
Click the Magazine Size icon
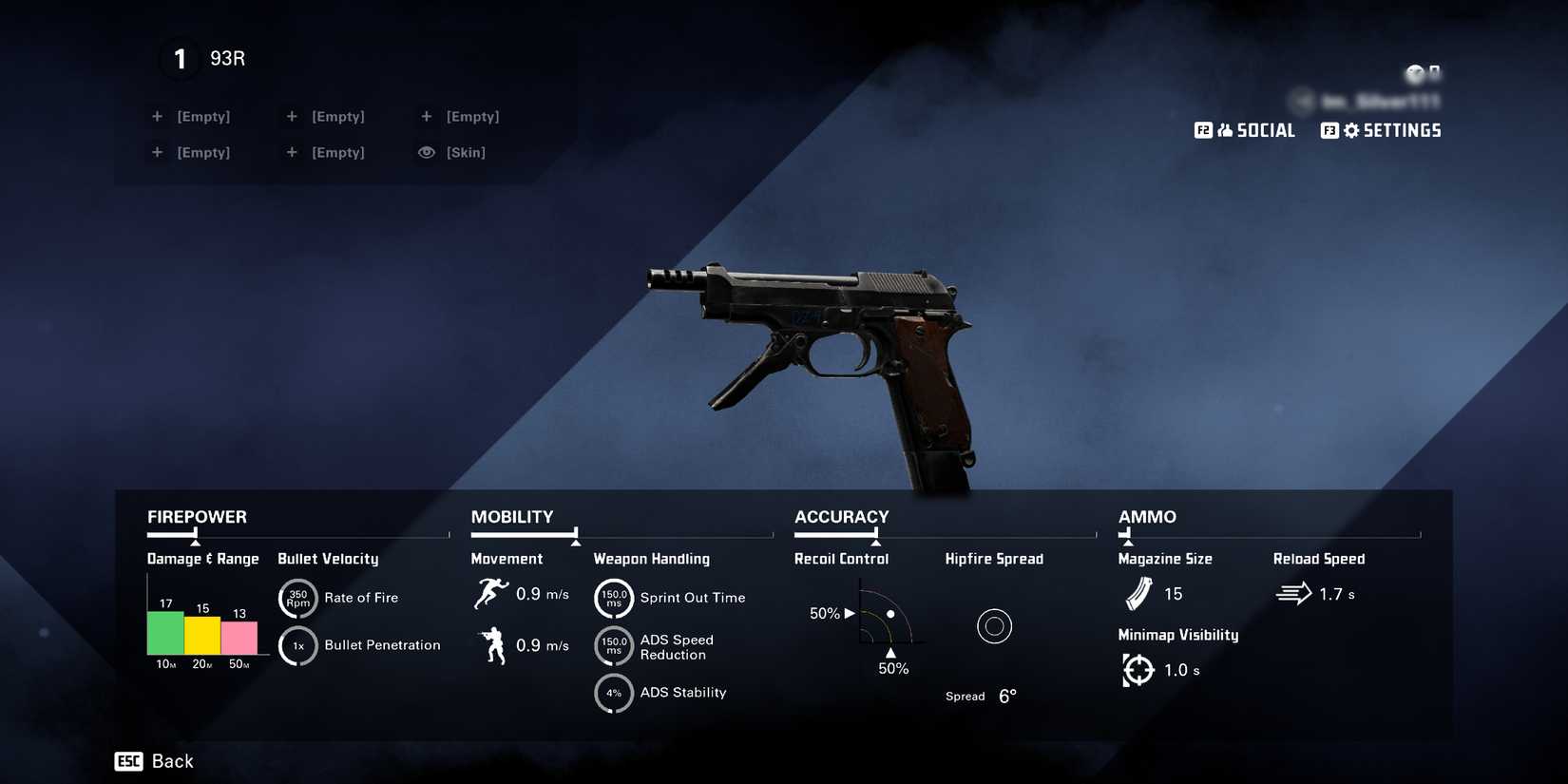pos(1137,594)
